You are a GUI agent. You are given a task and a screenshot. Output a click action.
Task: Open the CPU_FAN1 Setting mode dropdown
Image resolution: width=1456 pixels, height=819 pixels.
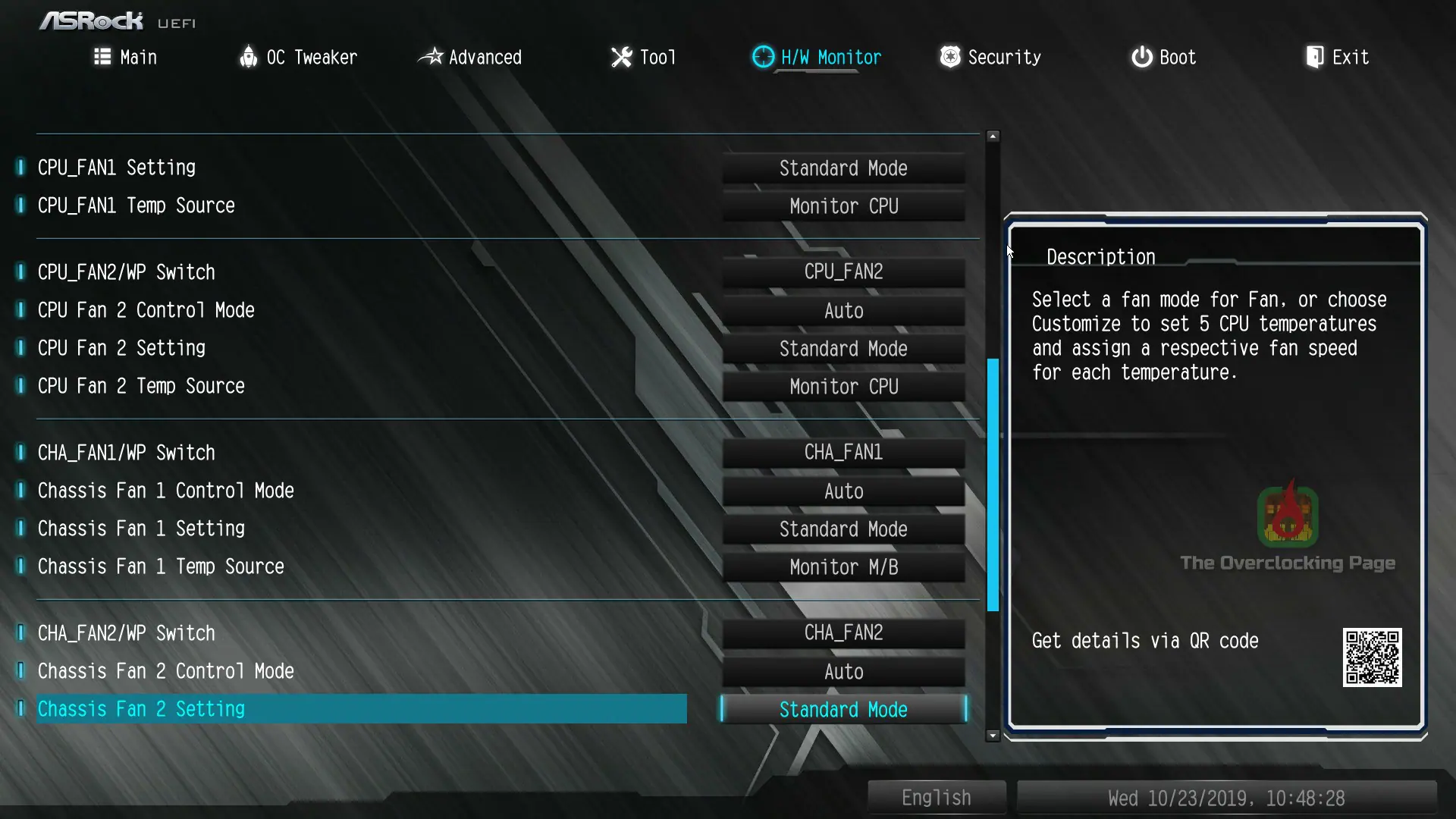point(843,168)
